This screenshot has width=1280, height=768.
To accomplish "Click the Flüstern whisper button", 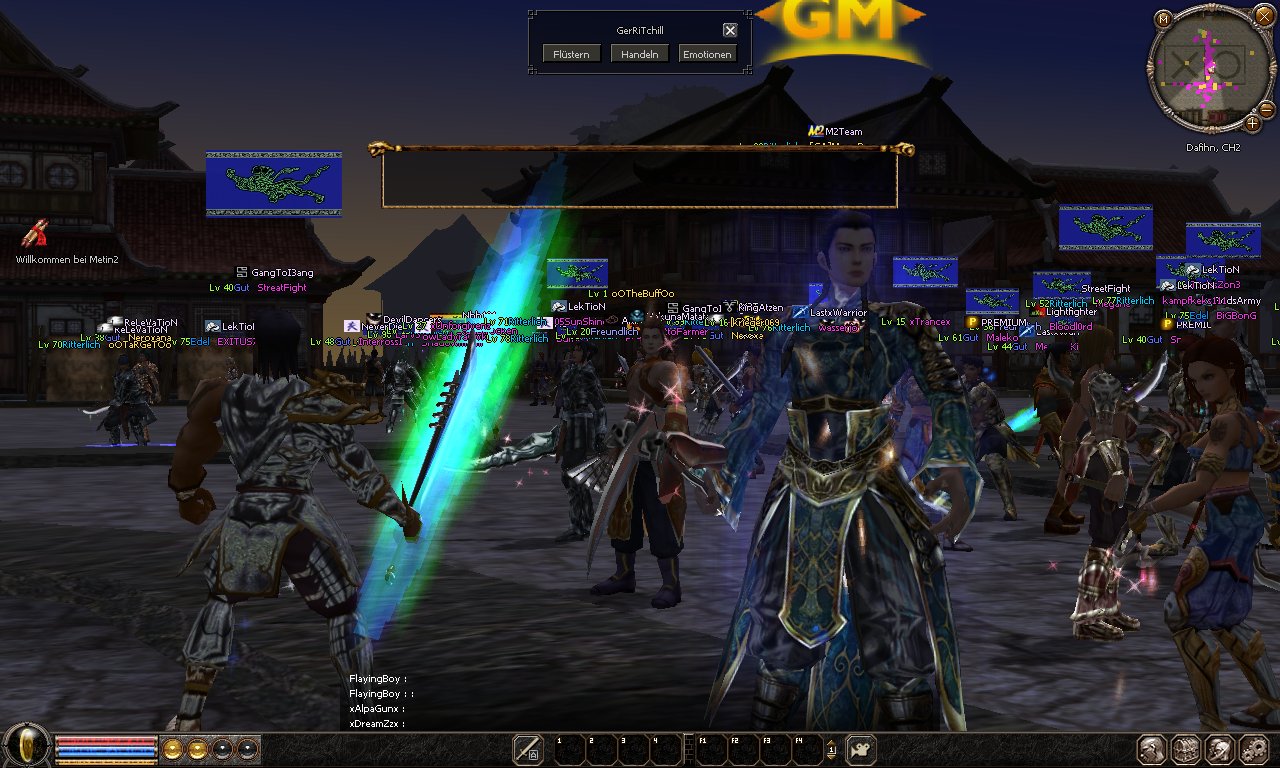I will click(x=572, y=54).
